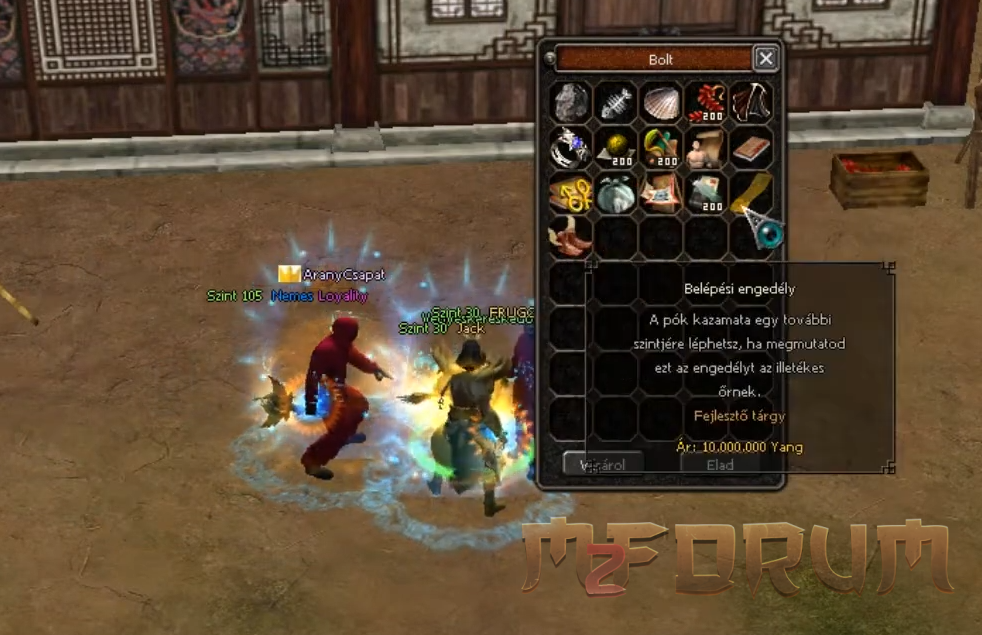Select the golden entry permit ribbon
The width and height of the screenshot is (982, 635).
750,192
